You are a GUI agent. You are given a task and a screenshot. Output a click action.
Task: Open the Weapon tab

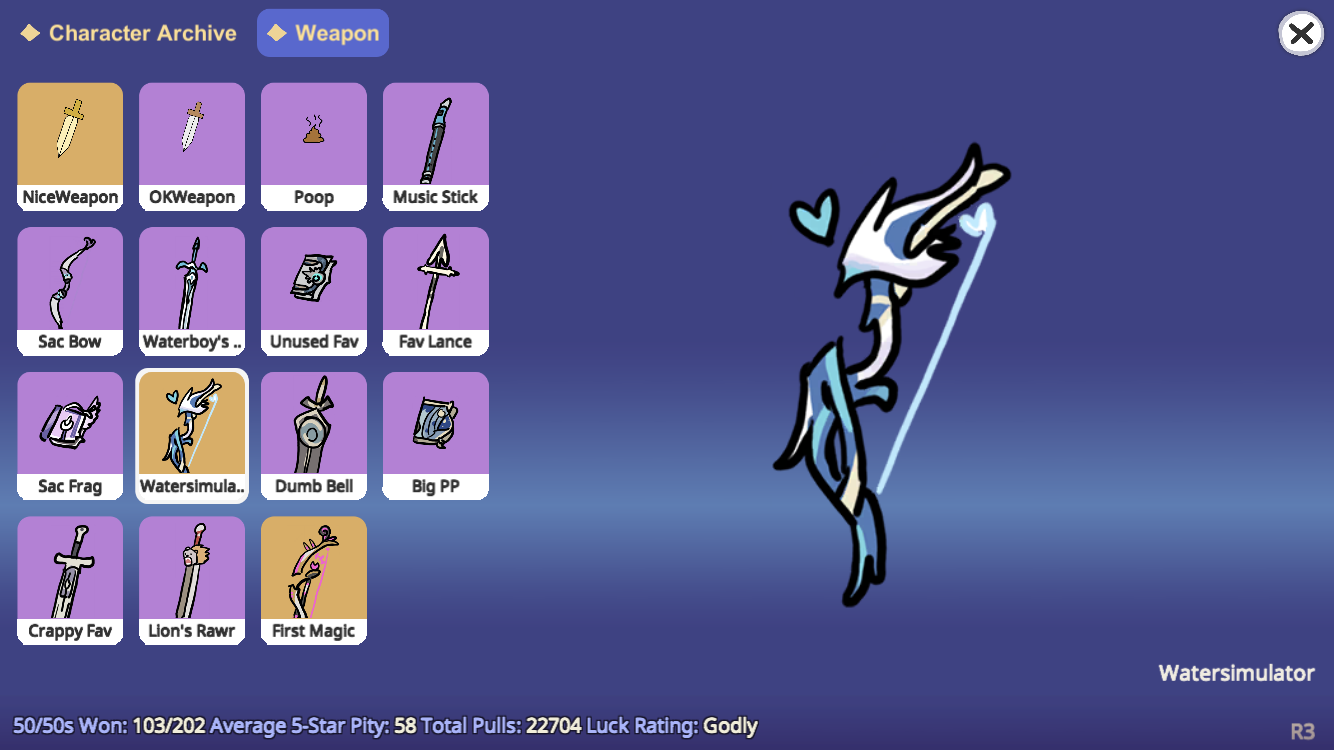[322, 32]
